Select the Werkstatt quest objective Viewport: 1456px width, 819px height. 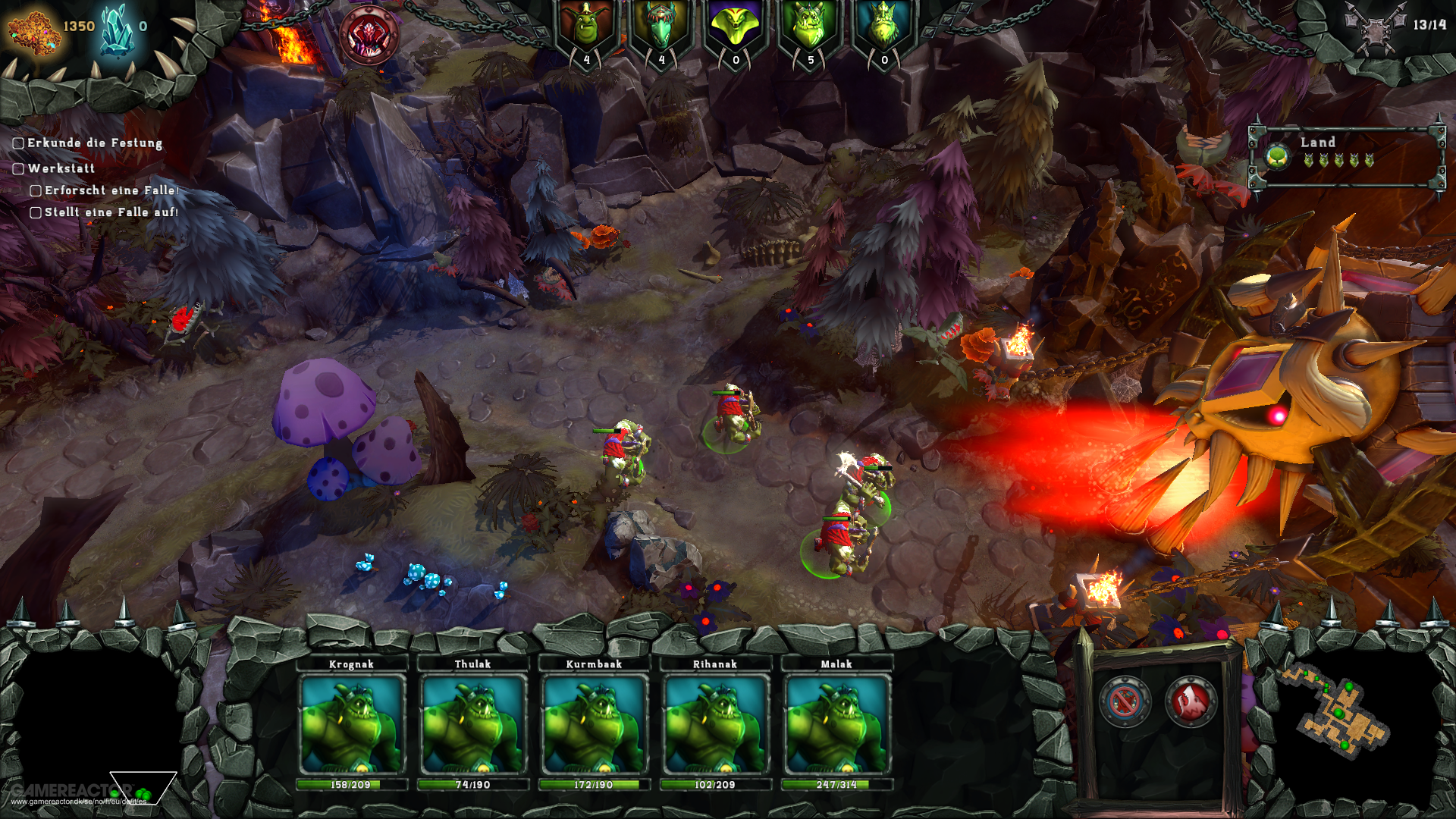pyautogui.click(x=61, y=168)
